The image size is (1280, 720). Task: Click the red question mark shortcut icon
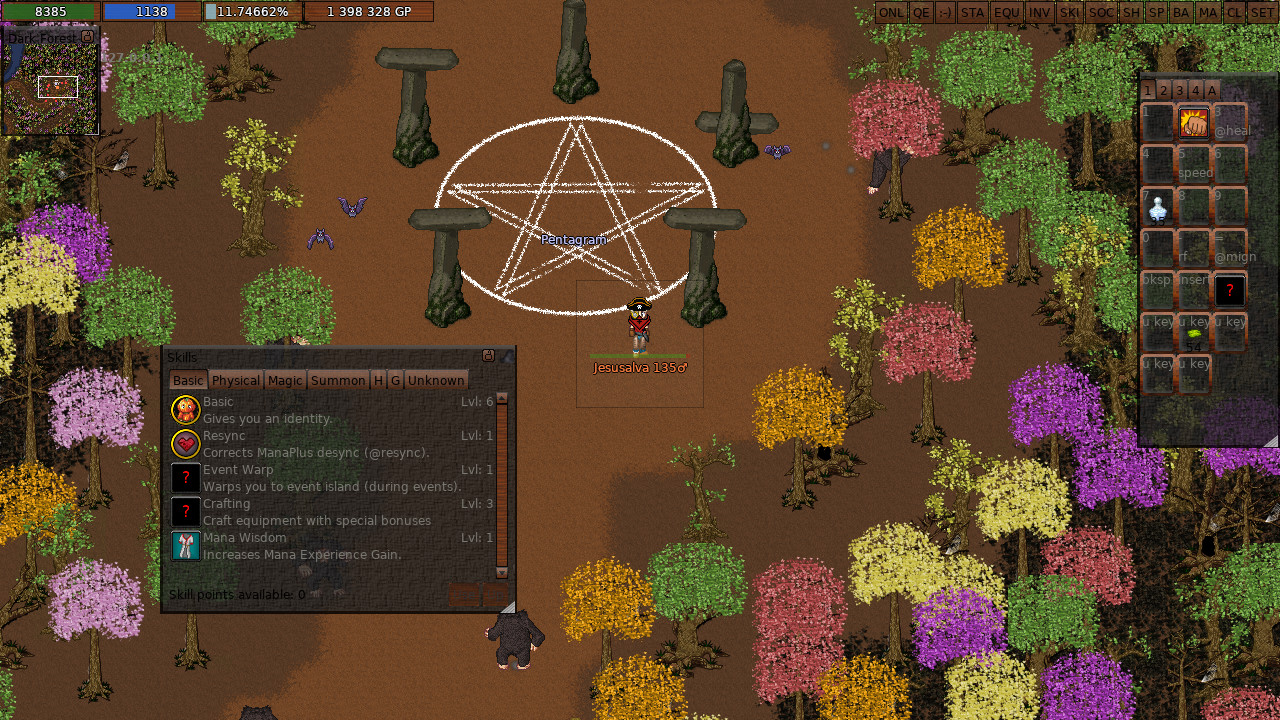tap(1230, 290)
